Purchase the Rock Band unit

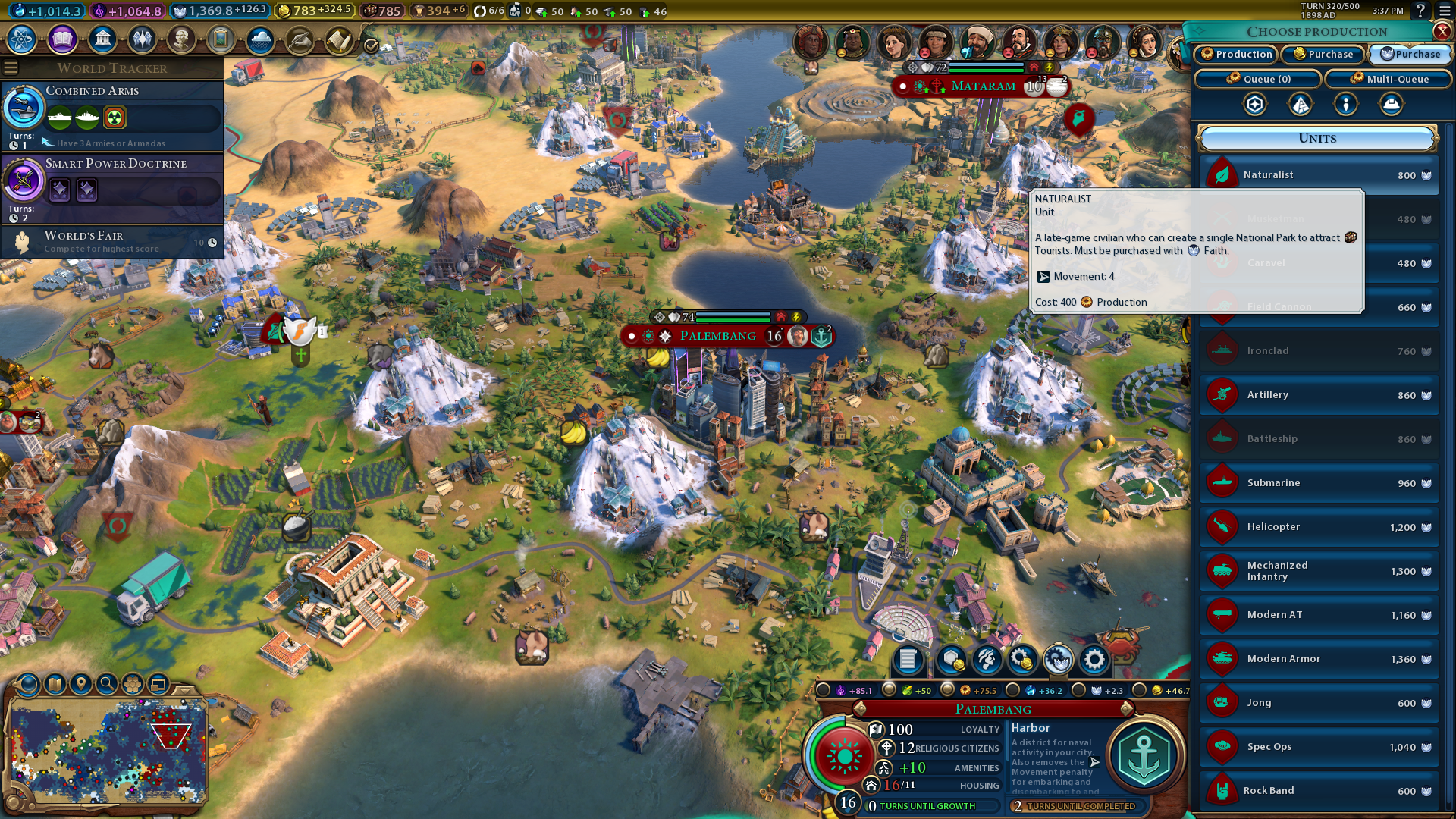[1319, 791]
